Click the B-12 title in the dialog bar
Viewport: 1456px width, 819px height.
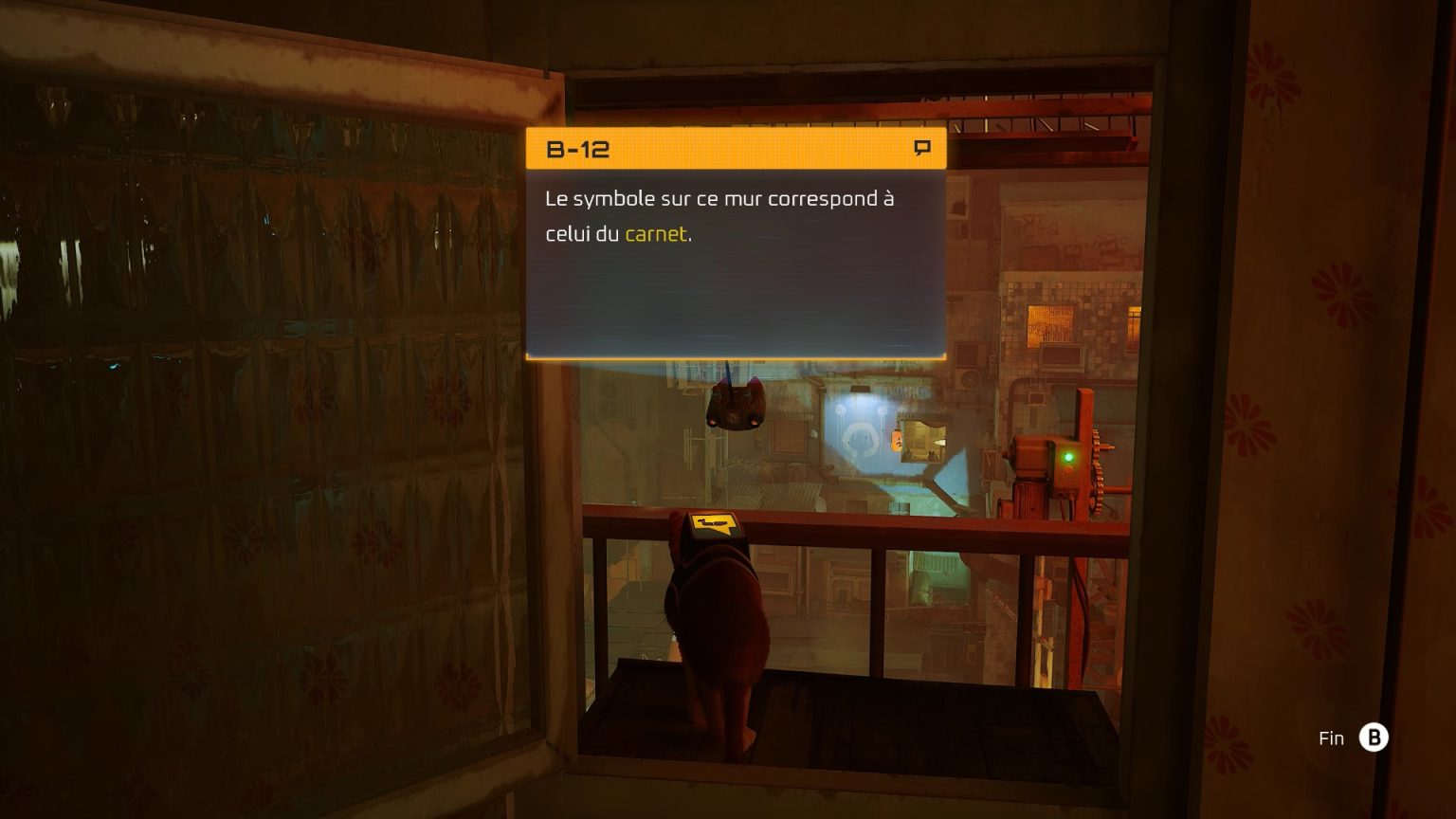pyautogui.click(x=578, y=149)
